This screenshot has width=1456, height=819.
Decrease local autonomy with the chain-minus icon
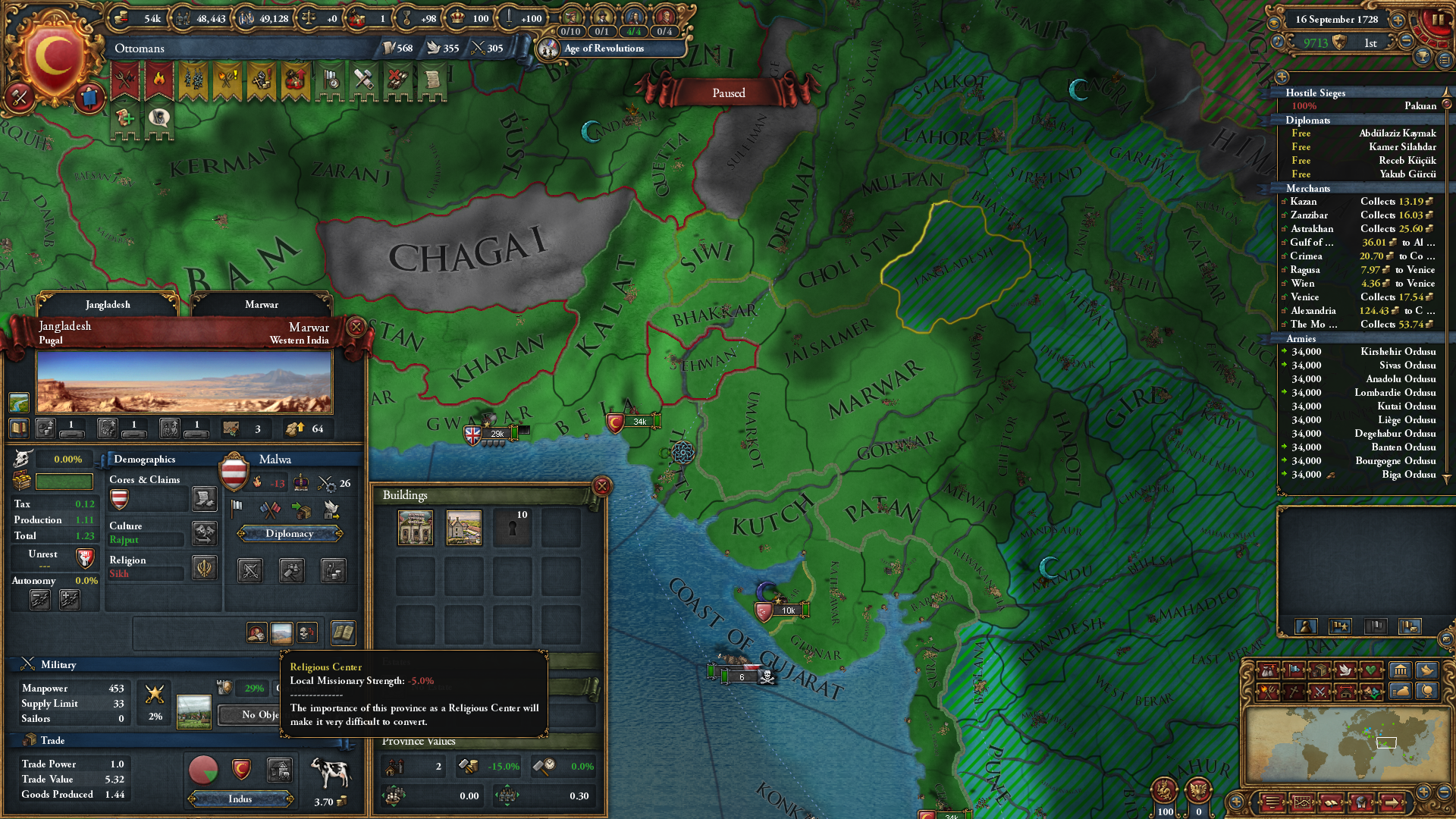tap(39, 599)
